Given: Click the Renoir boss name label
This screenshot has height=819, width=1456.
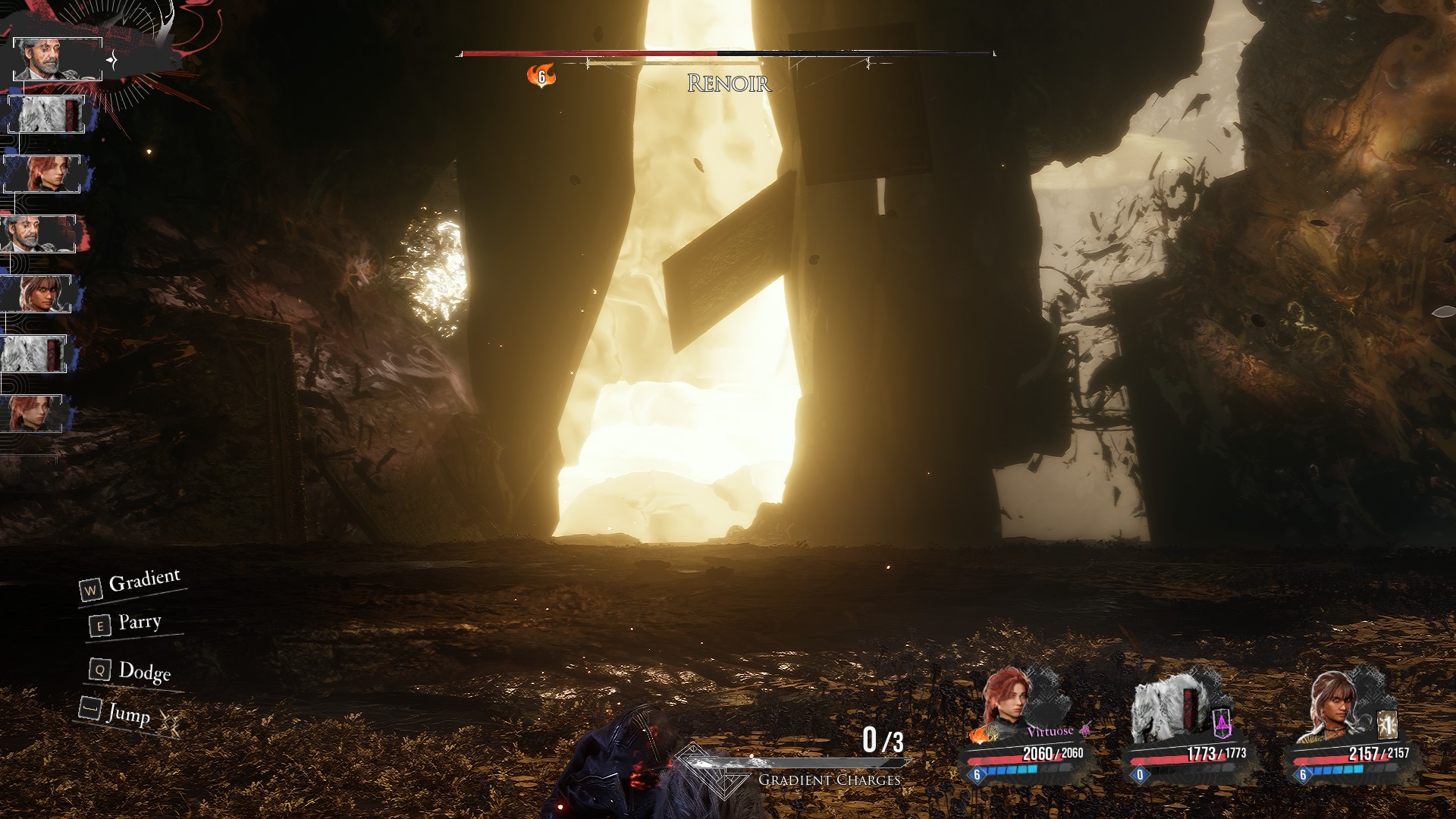Looking at the screenshot, I should tap(729, 83).
